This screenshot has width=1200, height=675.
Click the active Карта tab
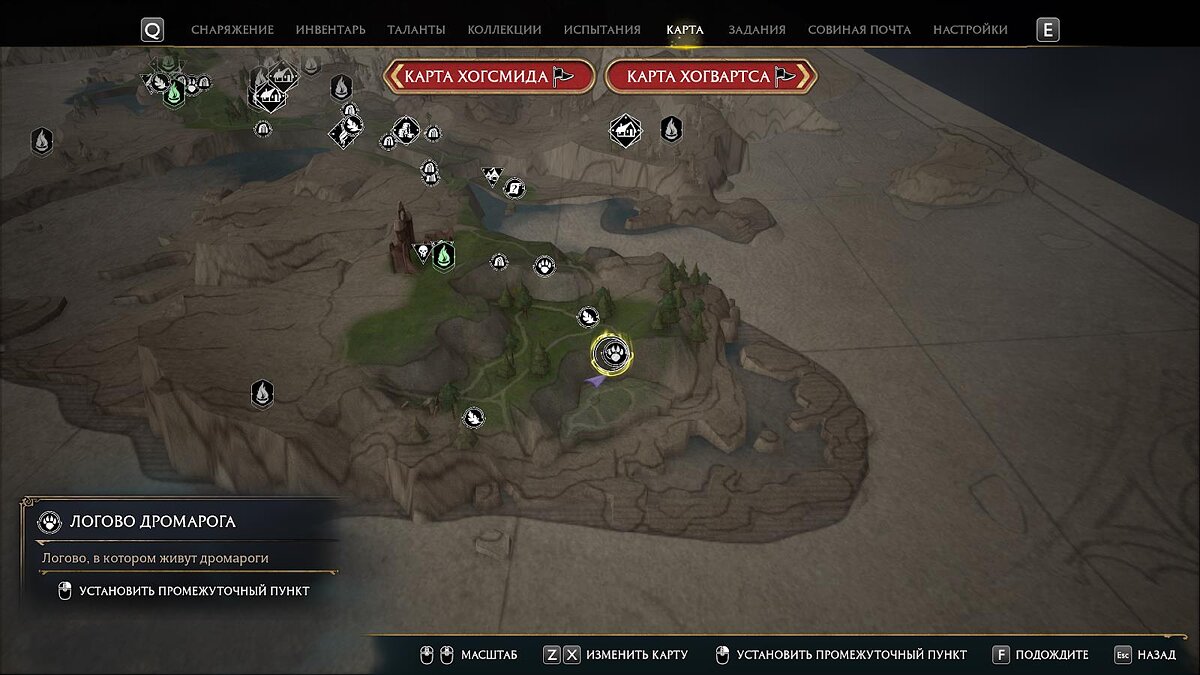click(685, 30)
